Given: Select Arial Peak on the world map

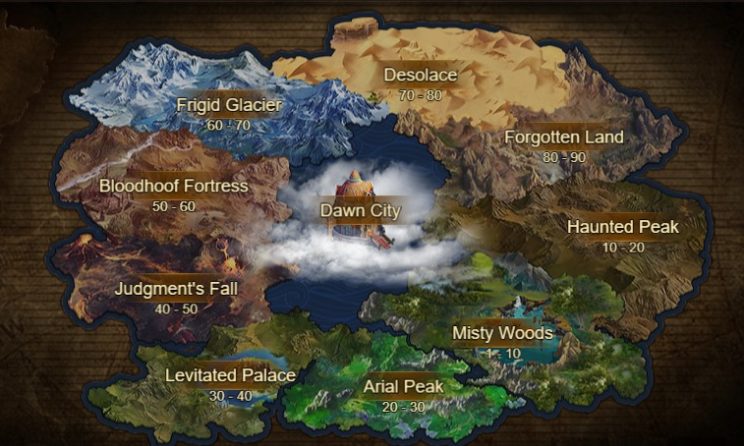Looking at the screenshot, I should tap(403, 386).
